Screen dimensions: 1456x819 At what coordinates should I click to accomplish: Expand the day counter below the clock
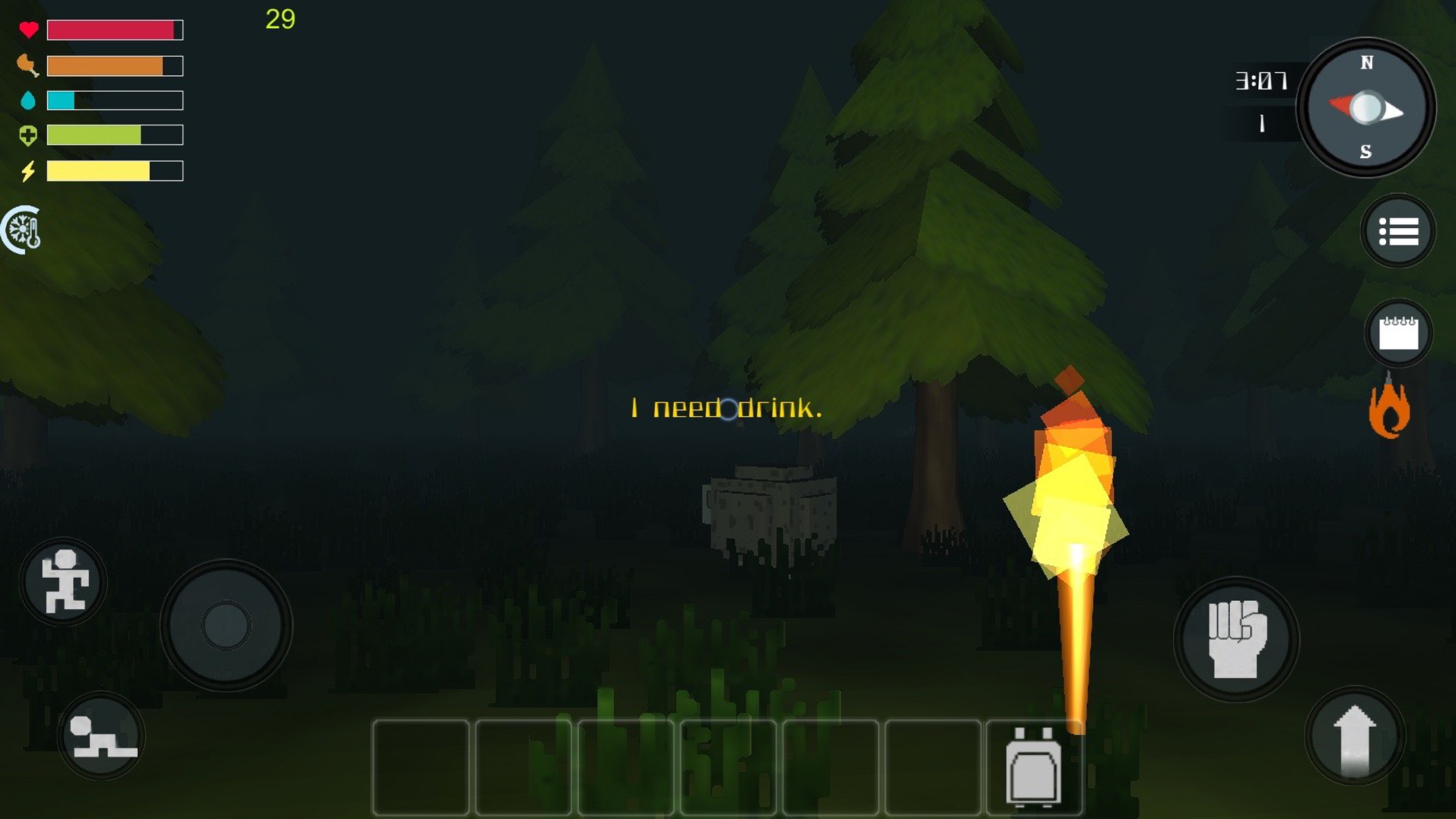pos(1261,124)
